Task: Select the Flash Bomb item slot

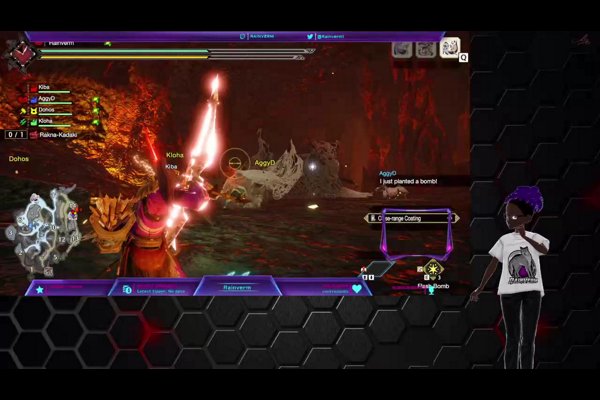Action: (x=432, y=269)
